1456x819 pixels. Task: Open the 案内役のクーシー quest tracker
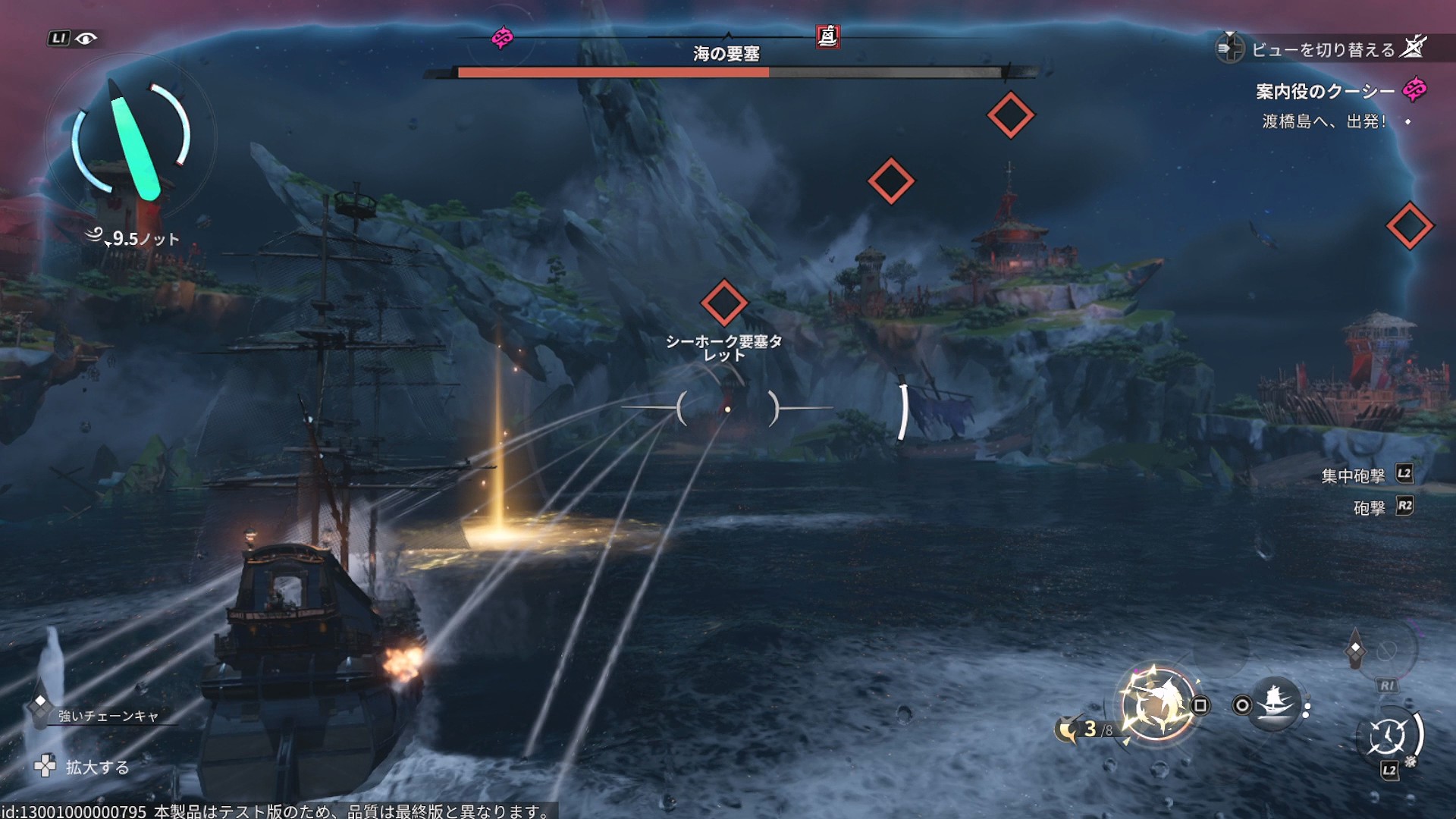tap(1325, 92)
